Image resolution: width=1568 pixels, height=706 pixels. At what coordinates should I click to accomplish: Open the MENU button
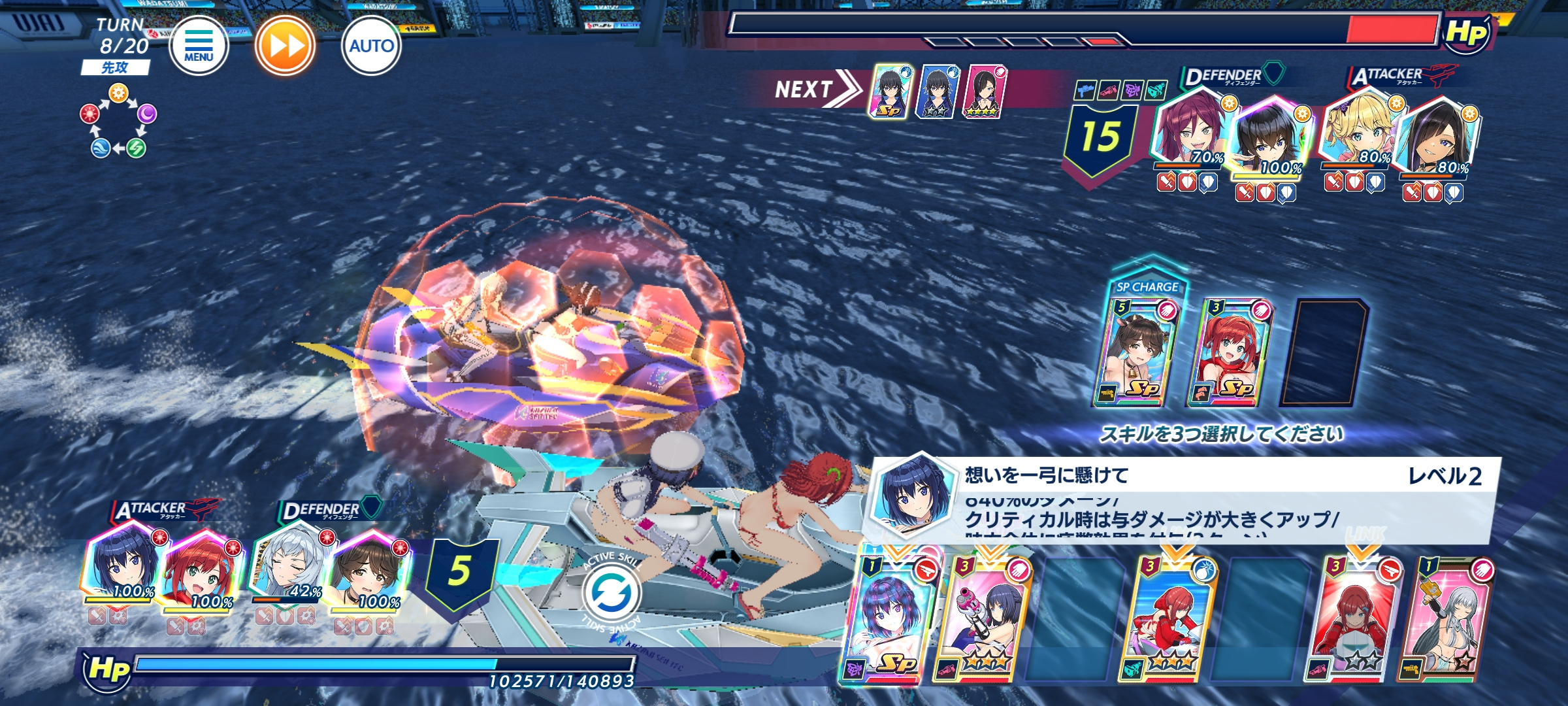tap(199, 46)
